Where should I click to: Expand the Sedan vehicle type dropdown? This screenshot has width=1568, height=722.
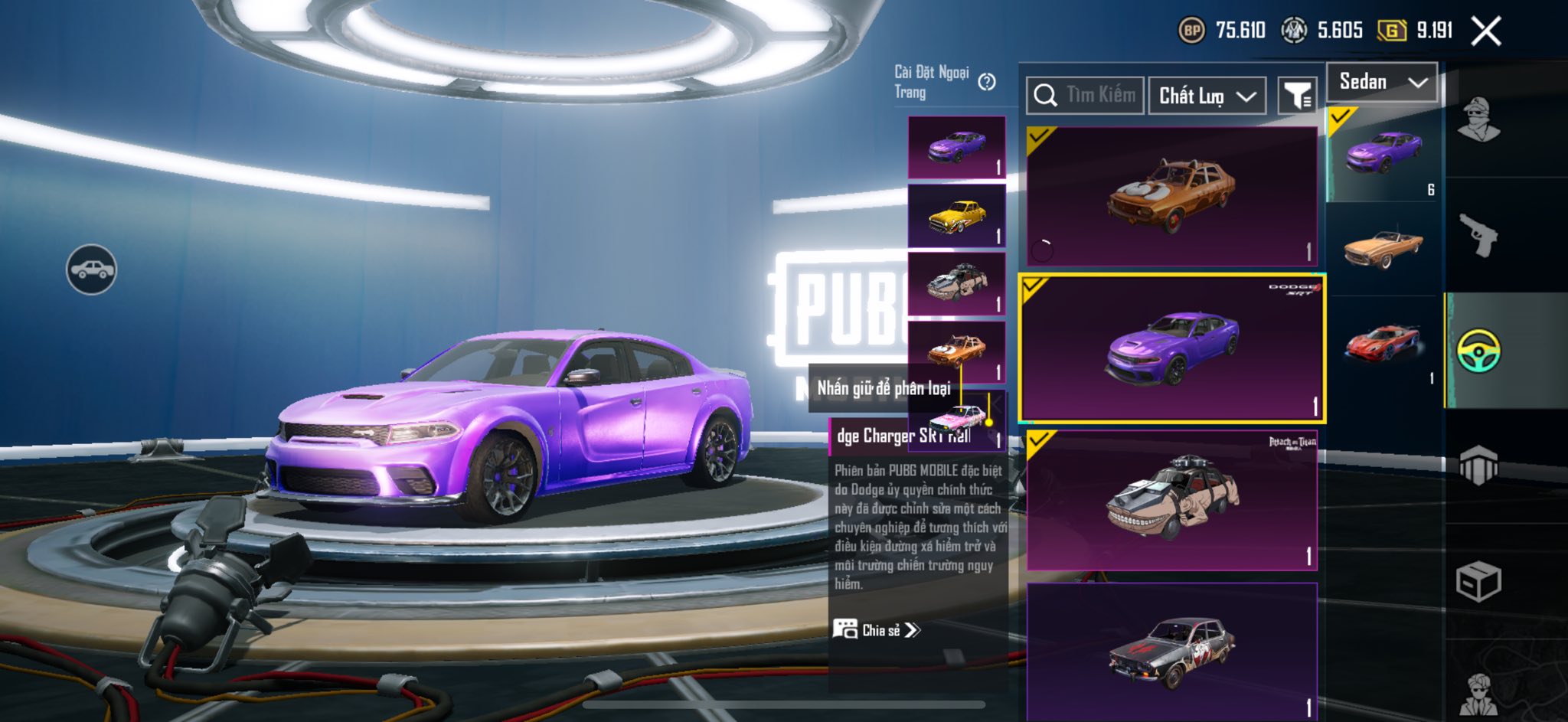point(1382,82)
